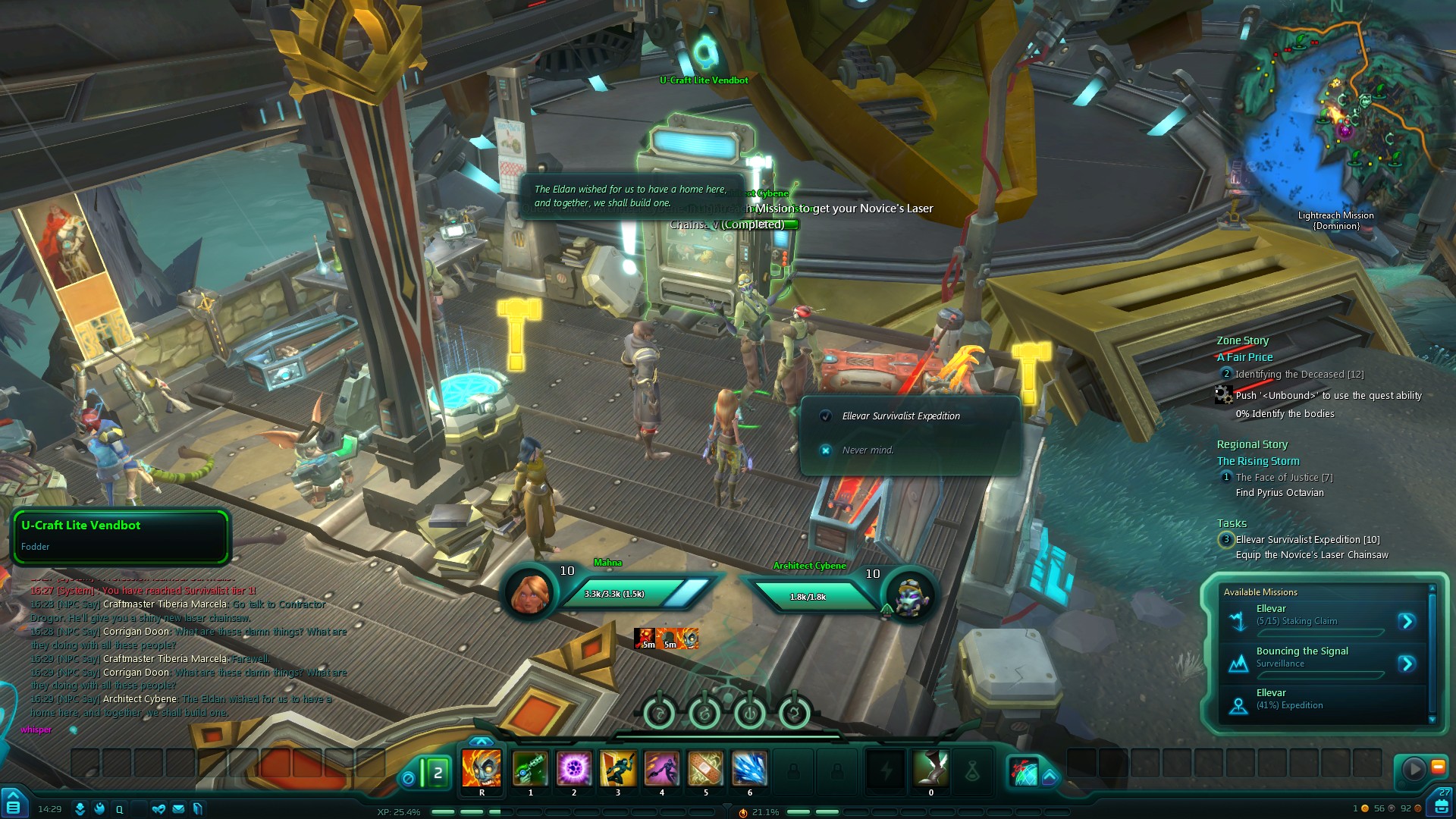Click the A Fair Price zone story quest
Image resolution: width=1456 pixels, height=819 pixels.
click(x=1244, y=357)
